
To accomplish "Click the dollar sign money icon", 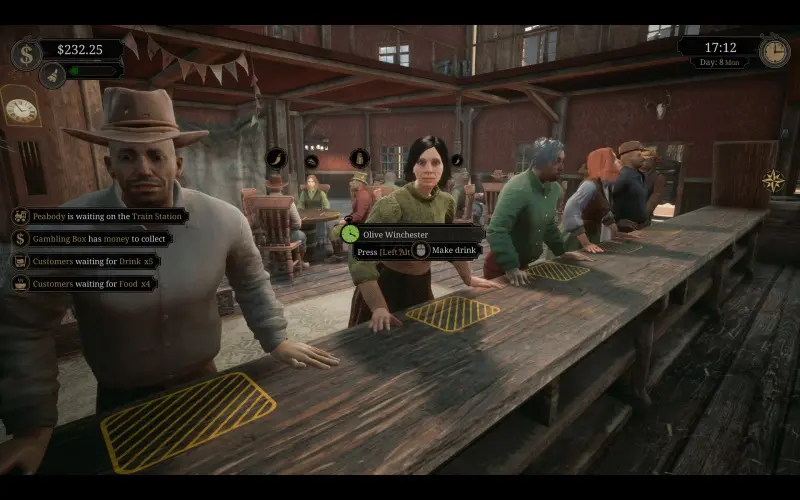I will tap(26, 53).
